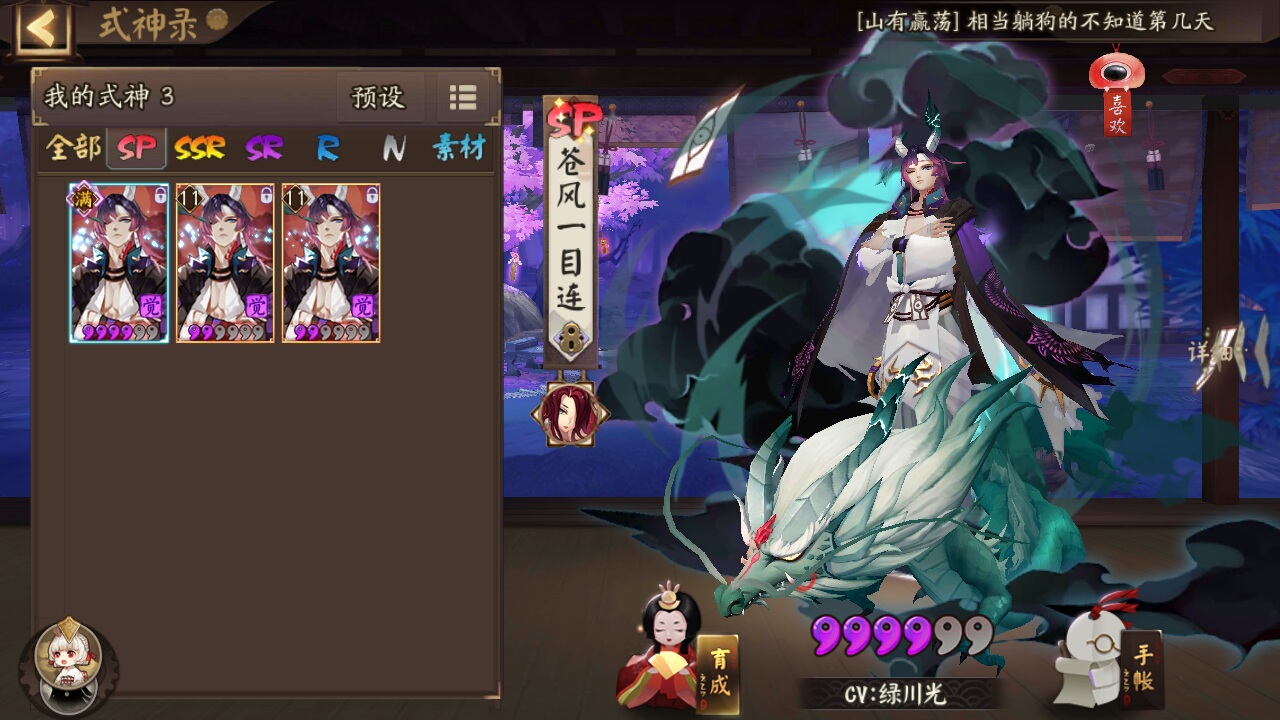Filter shikigami by R rarity
Viewport: 1280px width, 720px height.
coord(328,148)
